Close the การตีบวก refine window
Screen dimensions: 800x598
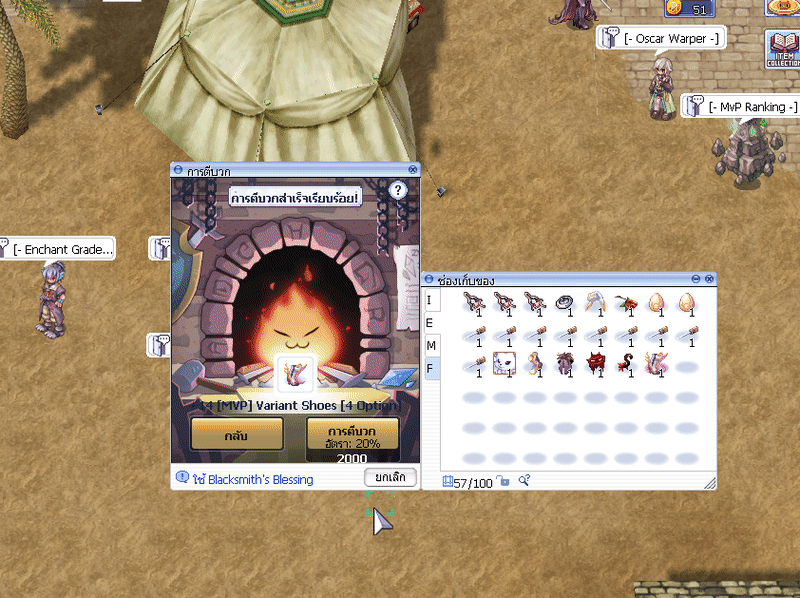(412, 171)
